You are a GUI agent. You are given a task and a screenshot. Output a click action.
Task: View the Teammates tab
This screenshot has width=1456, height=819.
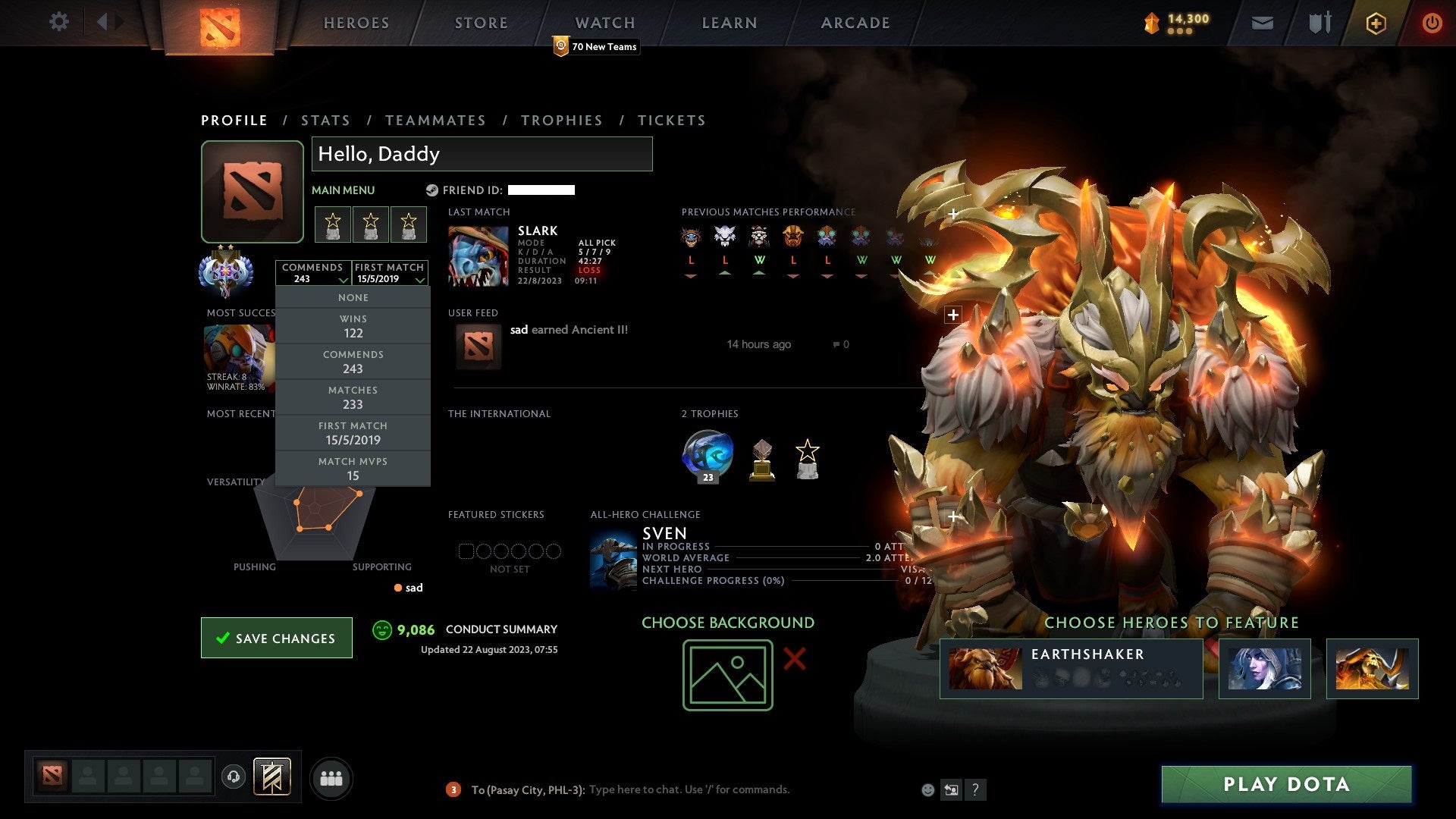pos(435,121)
